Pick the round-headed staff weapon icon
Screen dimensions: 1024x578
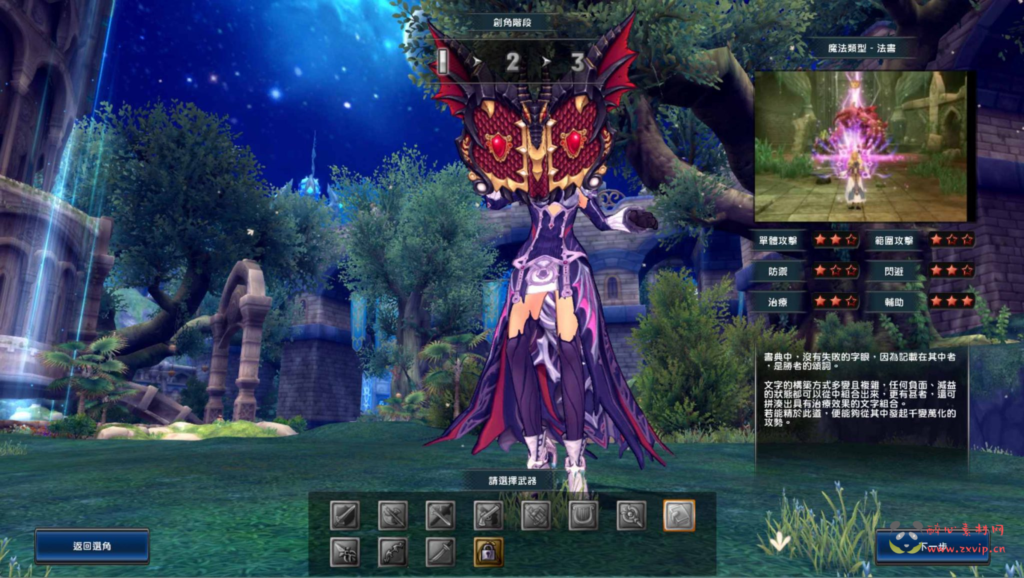click(632, 515)
